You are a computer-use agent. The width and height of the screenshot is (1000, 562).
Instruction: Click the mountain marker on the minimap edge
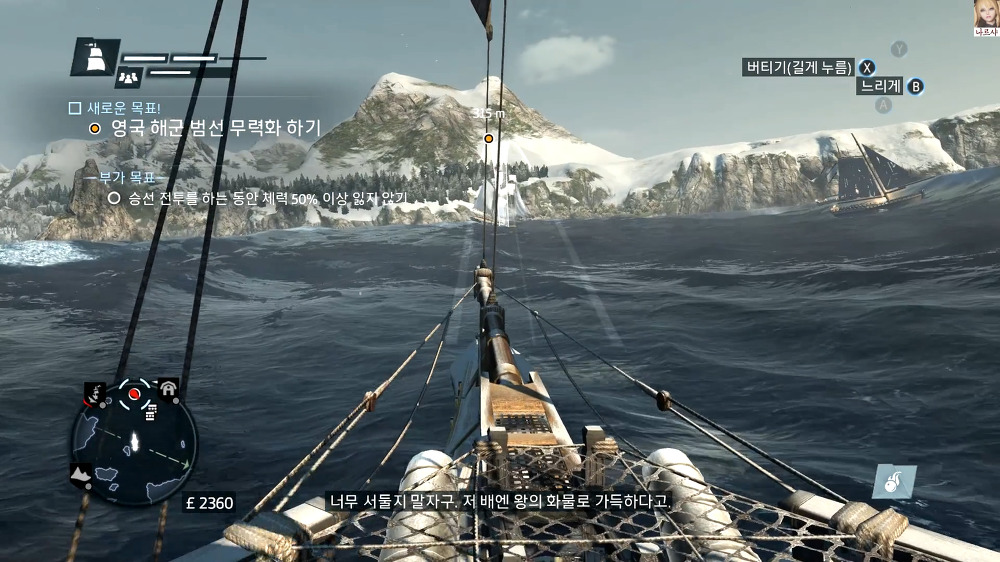80,472
